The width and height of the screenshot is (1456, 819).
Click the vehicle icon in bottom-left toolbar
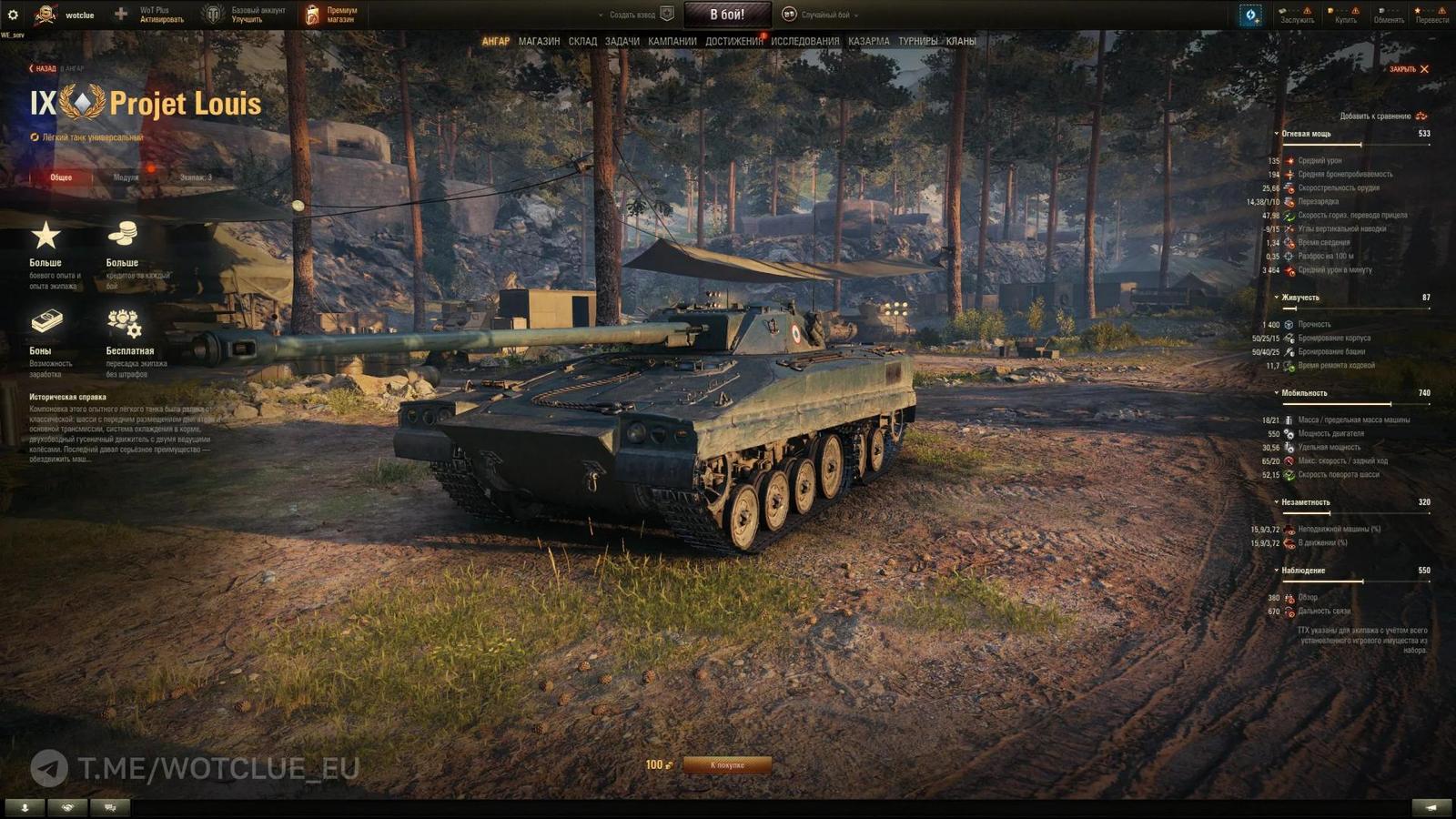pyautogui.click(x=110, y=805)
